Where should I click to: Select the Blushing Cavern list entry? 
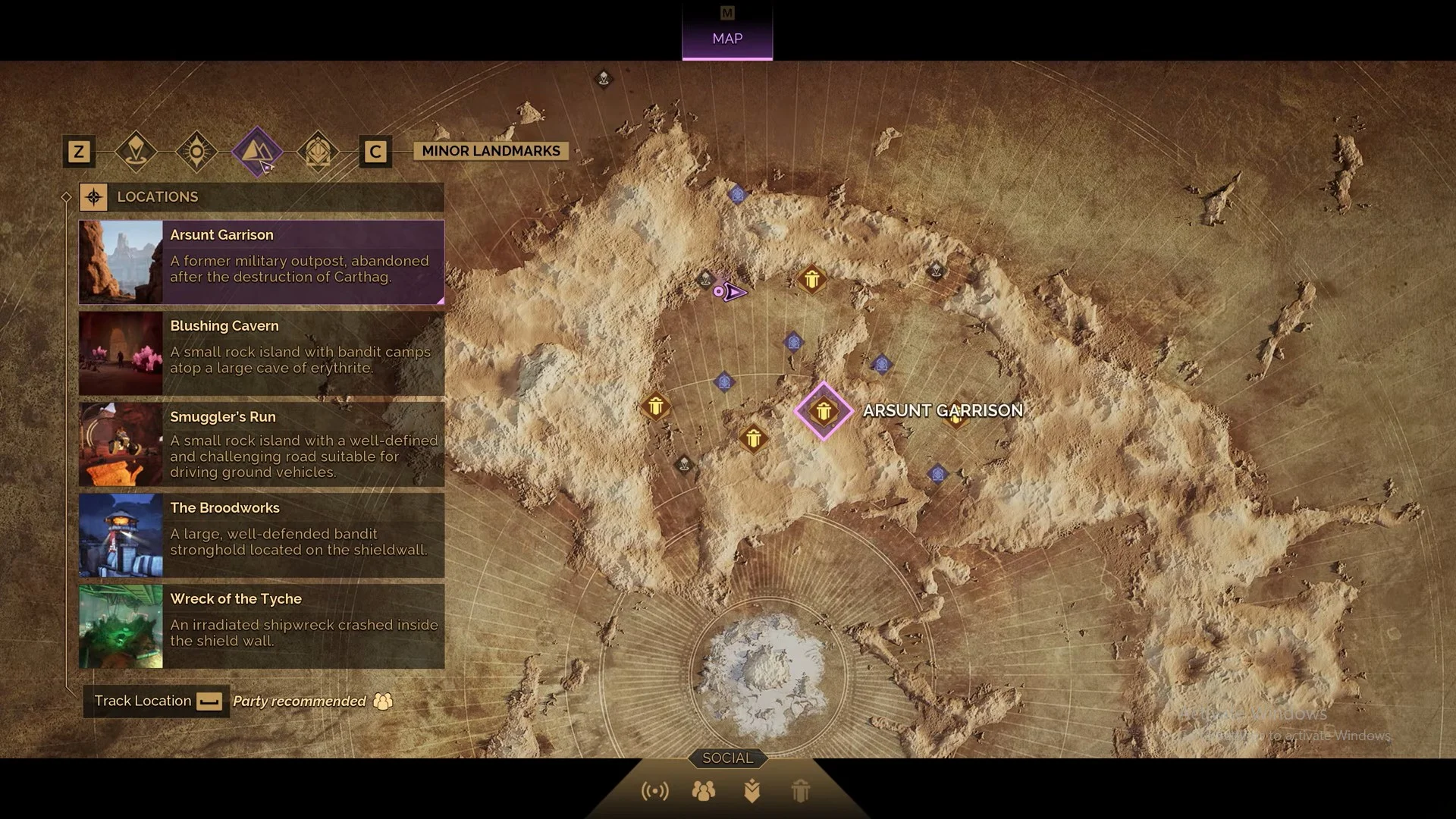[262, 353]
